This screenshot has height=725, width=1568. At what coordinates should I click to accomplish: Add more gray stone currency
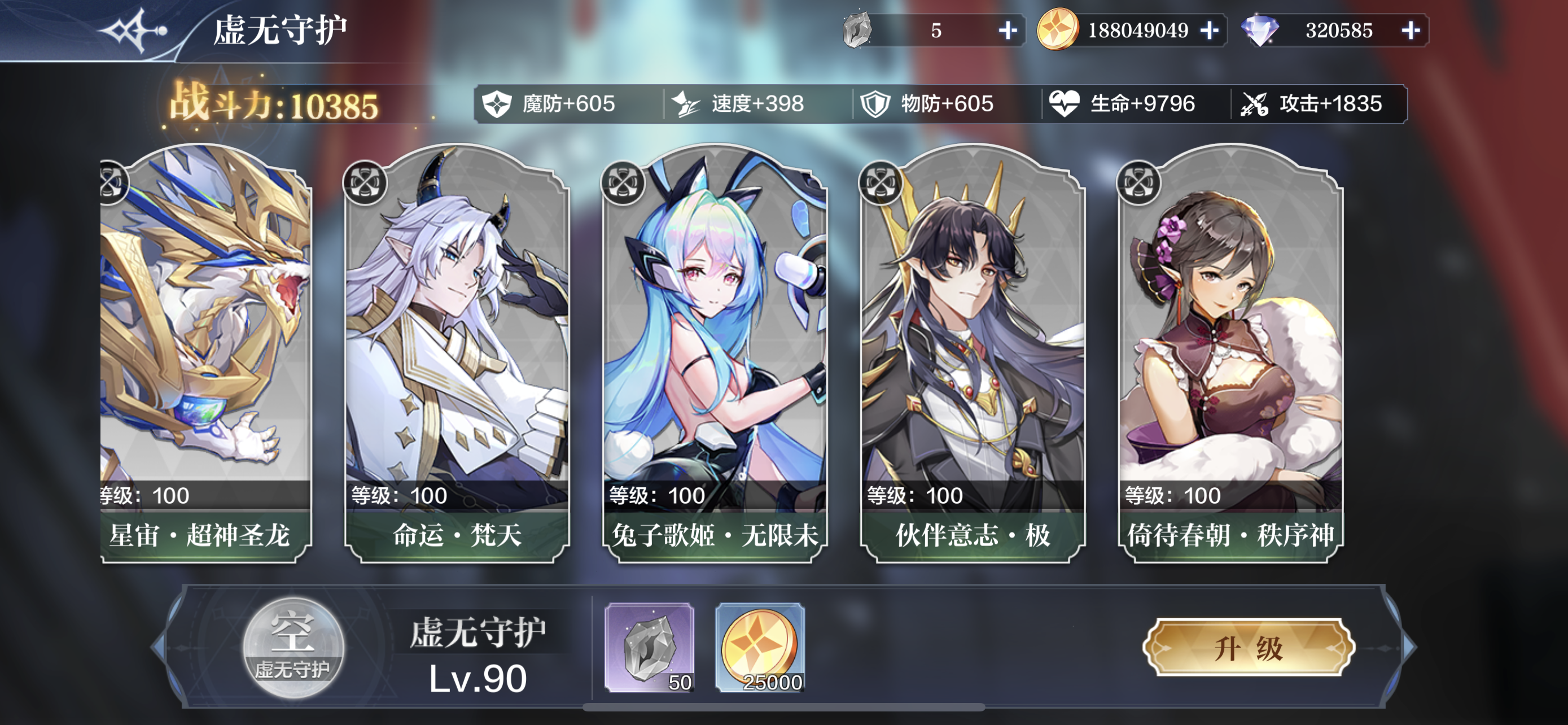point(1008,30)
